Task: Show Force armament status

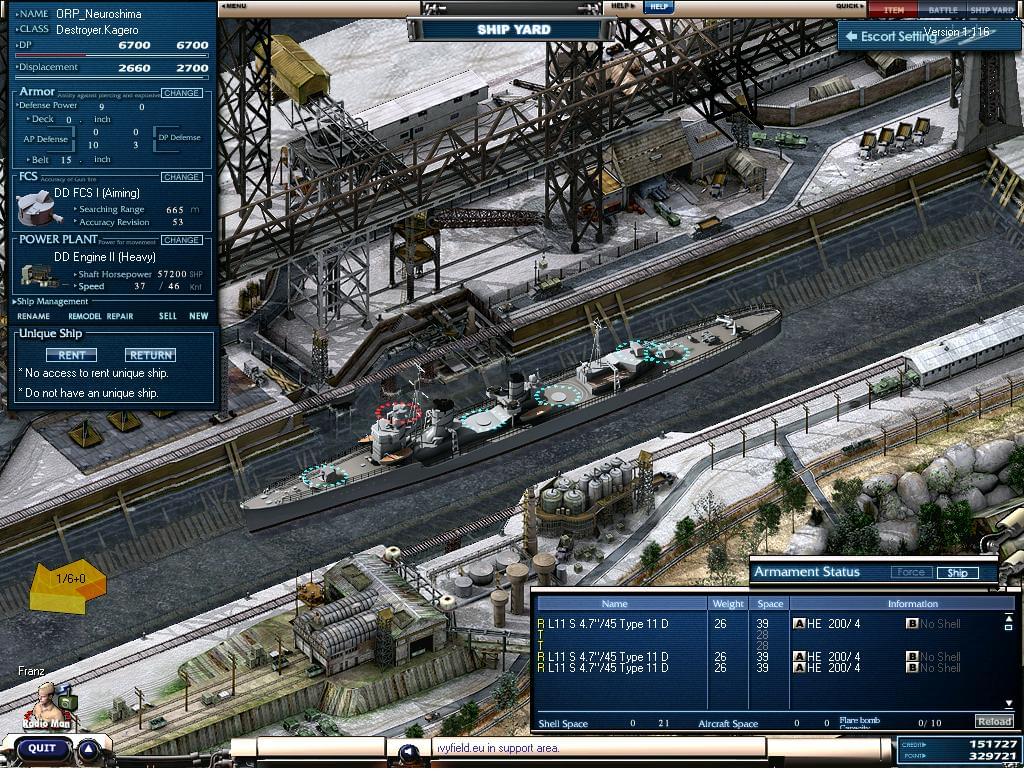Action: tap(910, 573)
